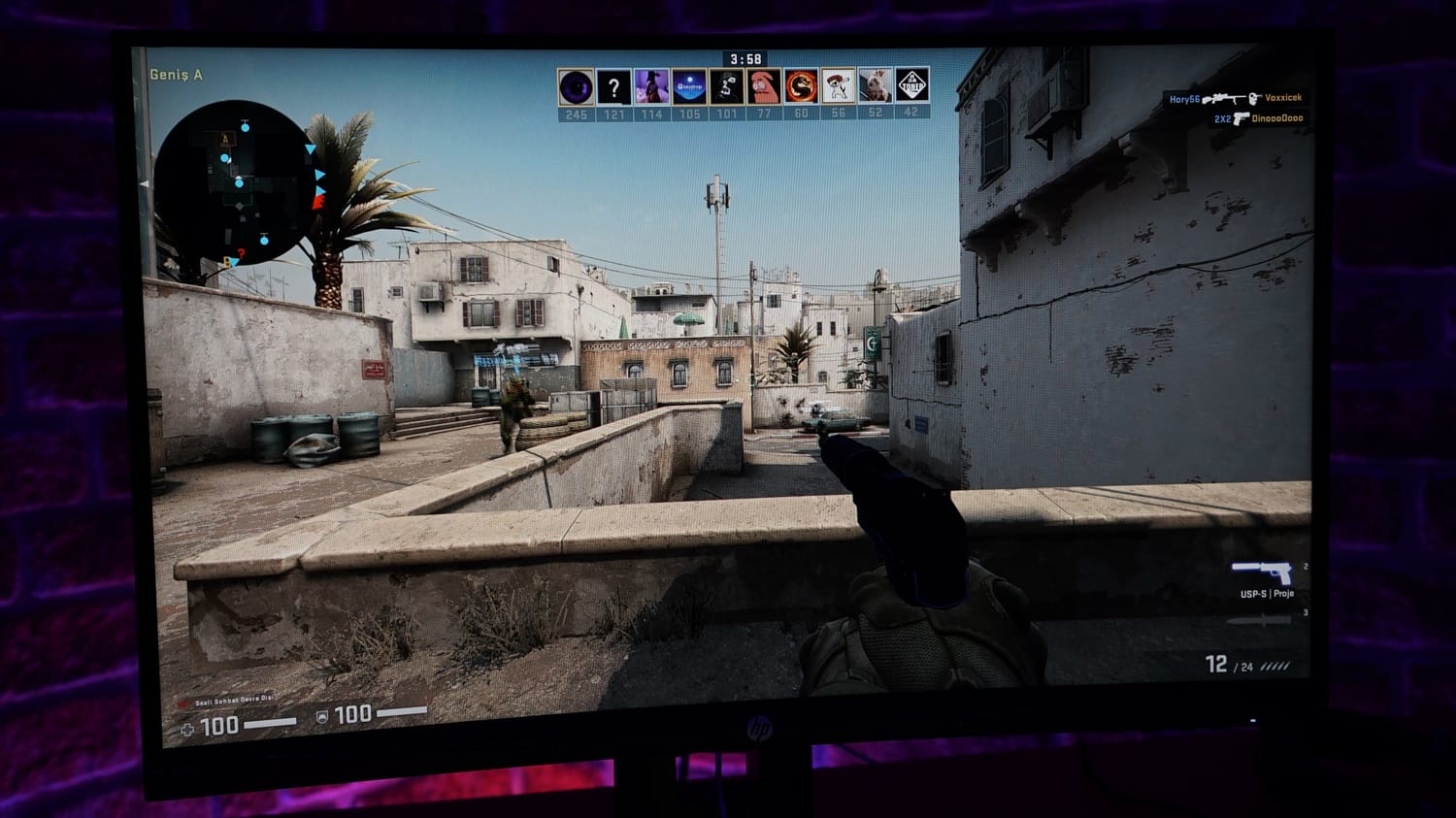Image resolution: width=1456 pixels, height=818 pixels.
Task: Select the question mark player avatar
Action: pyautogui.click(x=613, y=87)
